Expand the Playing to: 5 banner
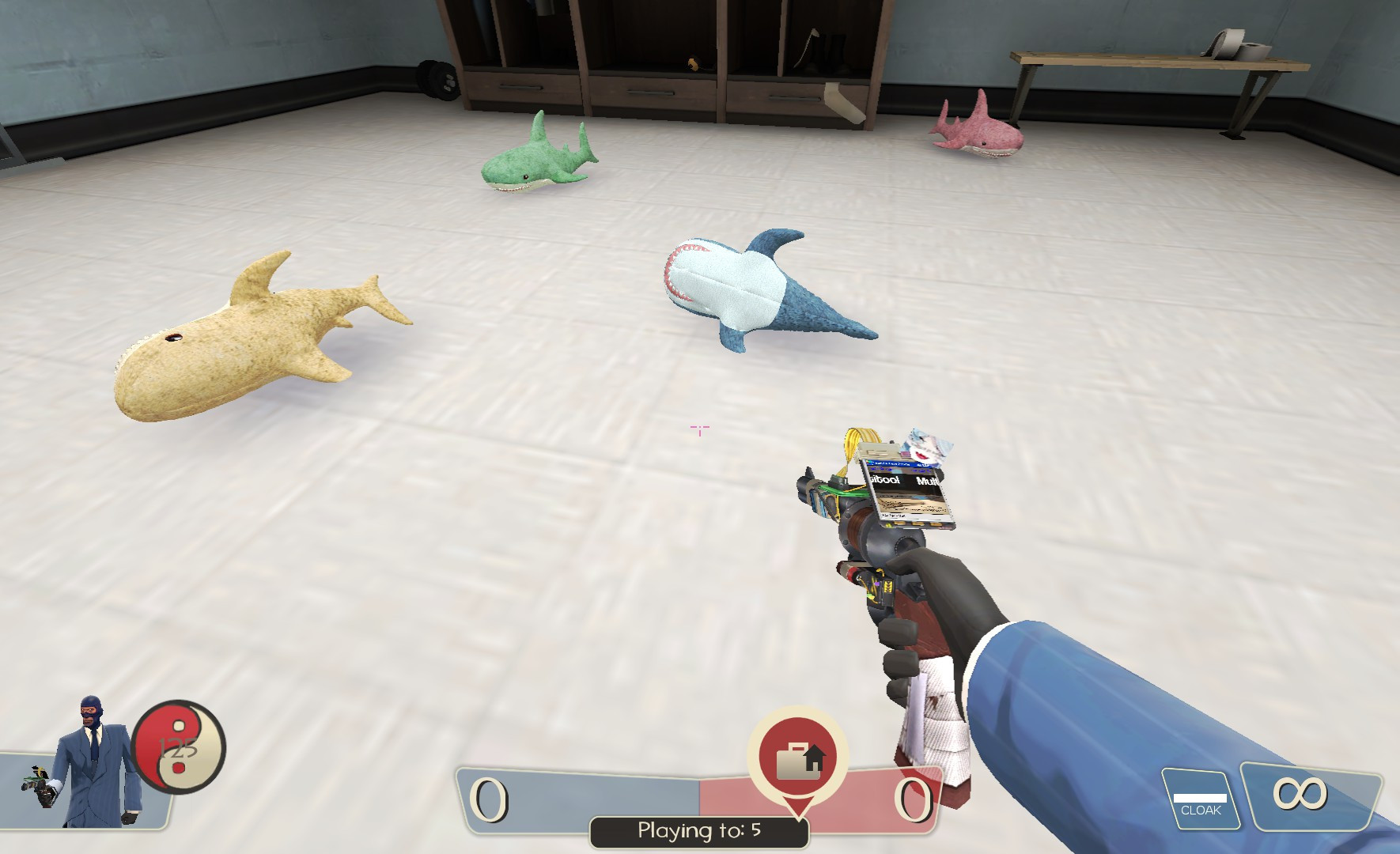The width and height of the screenshot is (1400, 854). 699,831
